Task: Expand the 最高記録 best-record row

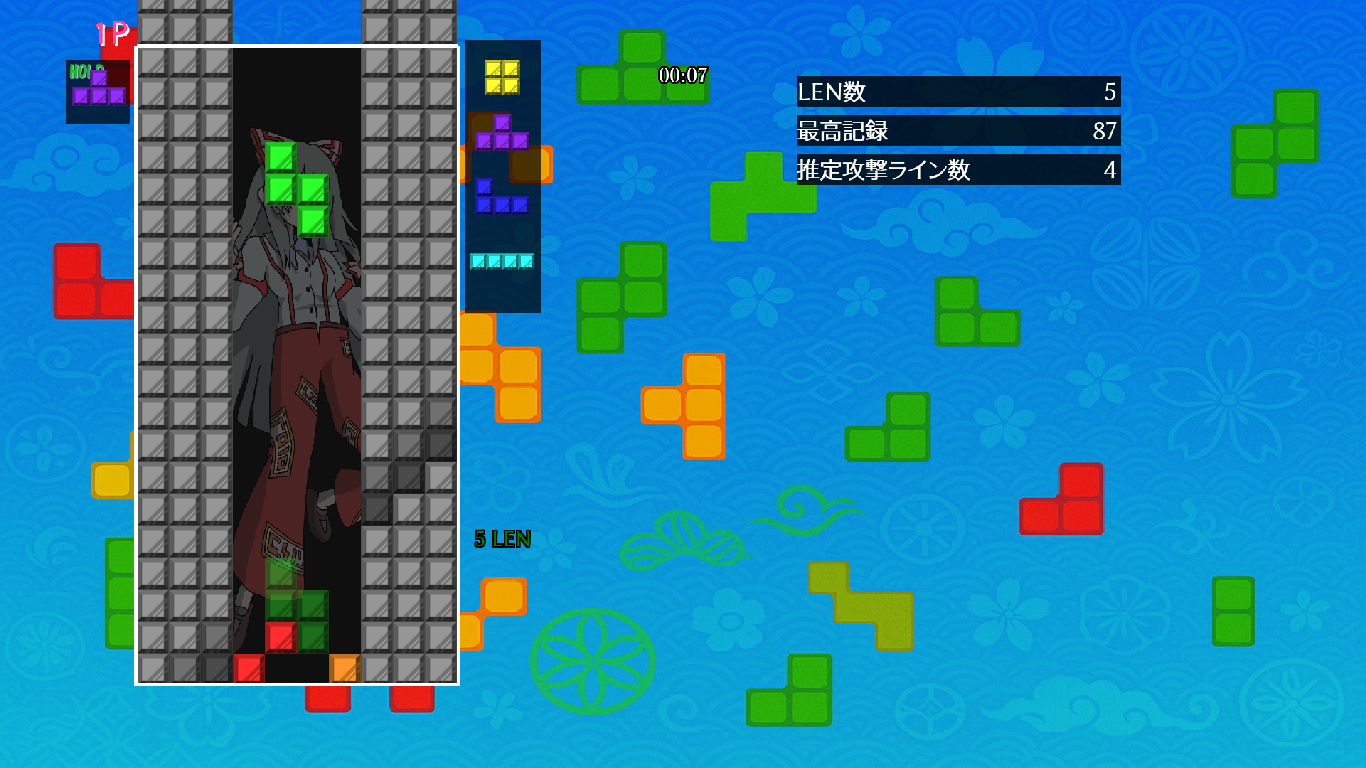Action: [x=957, y=131]
